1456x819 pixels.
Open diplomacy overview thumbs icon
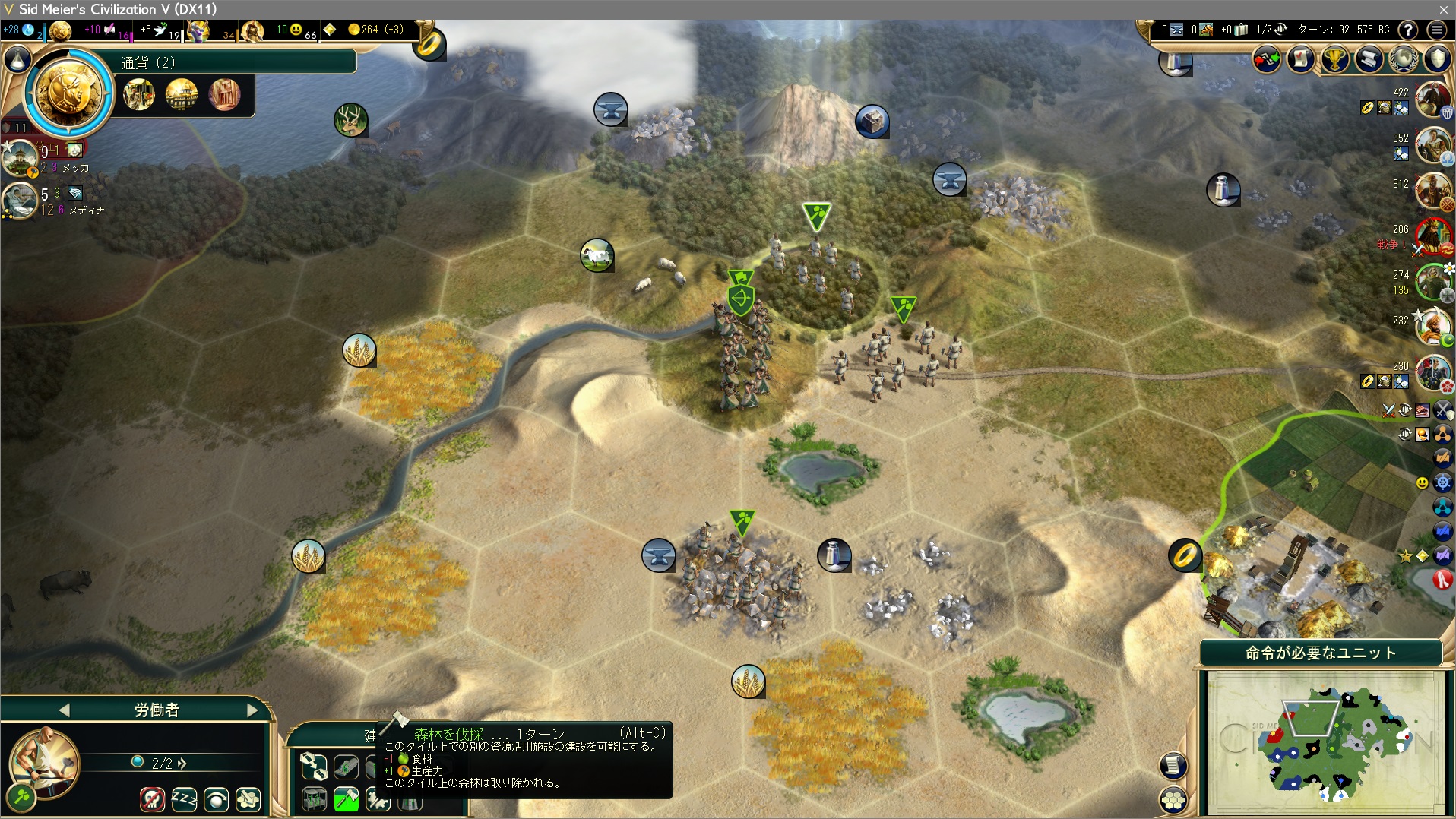click(x=1266, y=59)
